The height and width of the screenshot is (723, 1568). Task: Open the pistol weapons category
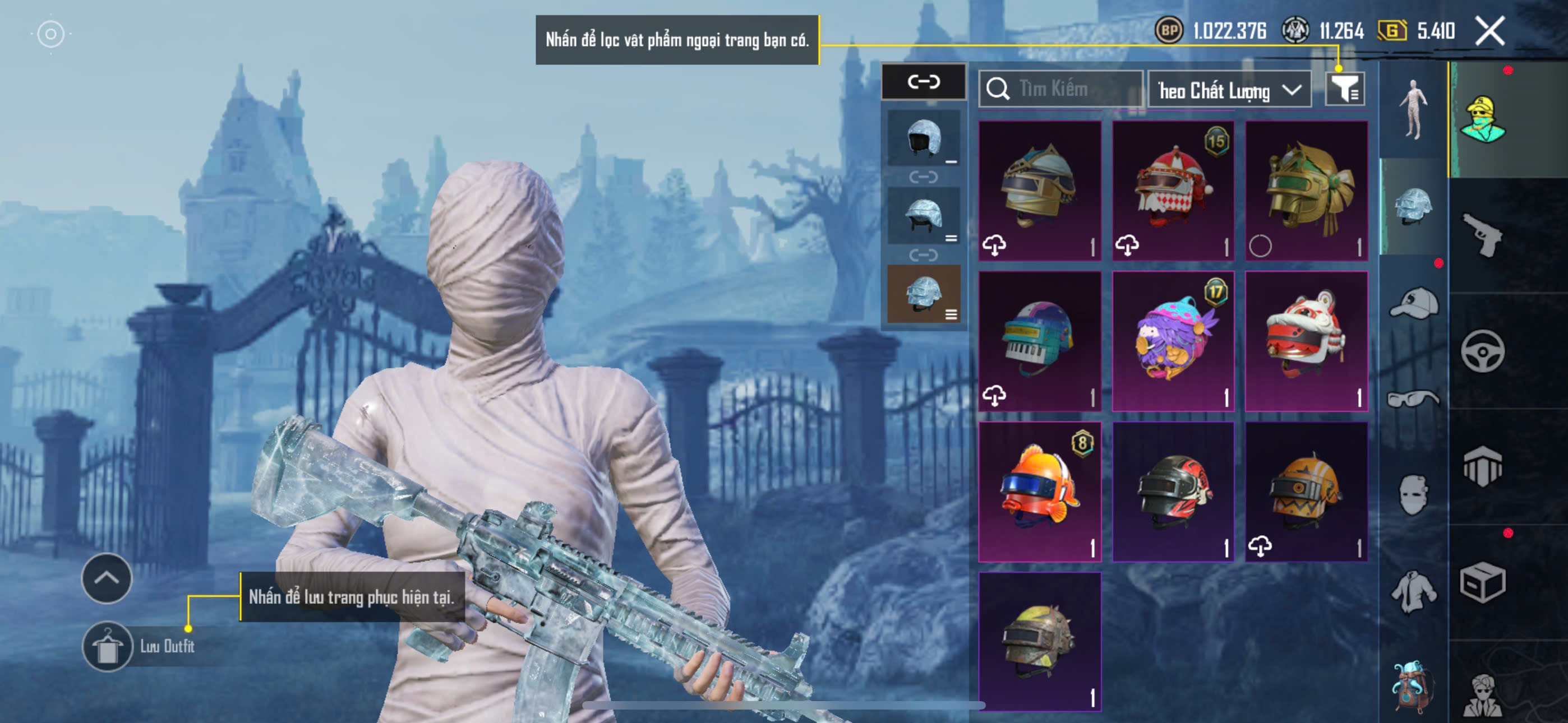click(x=1482, y=235)
